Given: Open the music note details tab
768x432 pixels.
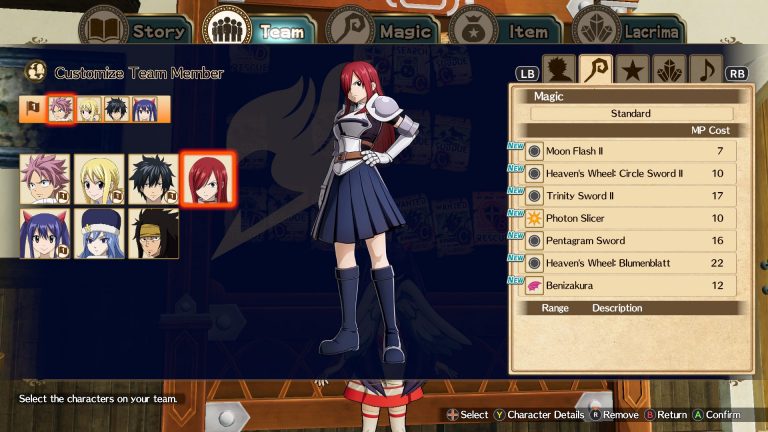Looking at the screenshot, I should (x=707, y=70).
